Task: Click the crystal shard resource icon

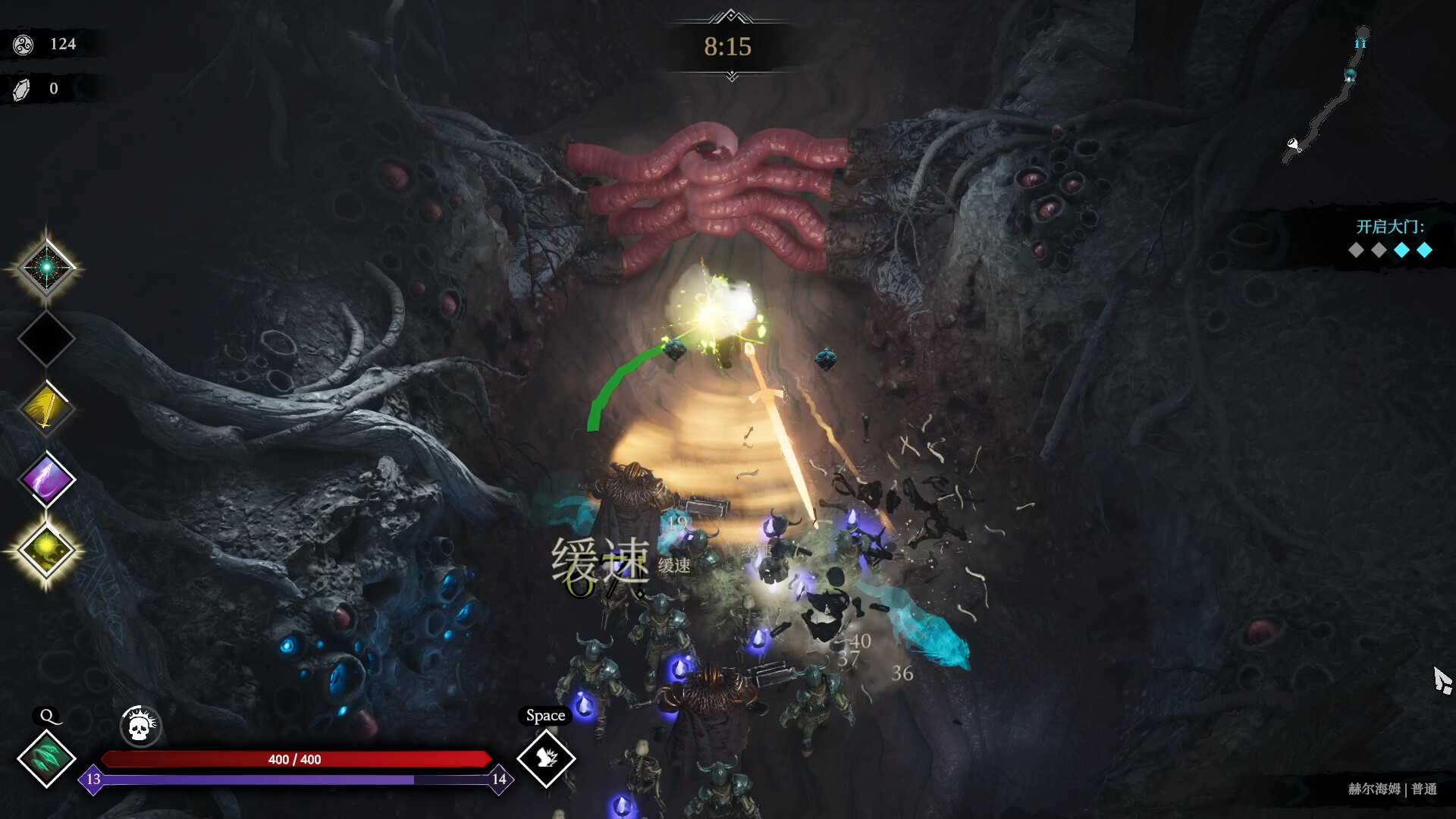Action: pos(22,89)
